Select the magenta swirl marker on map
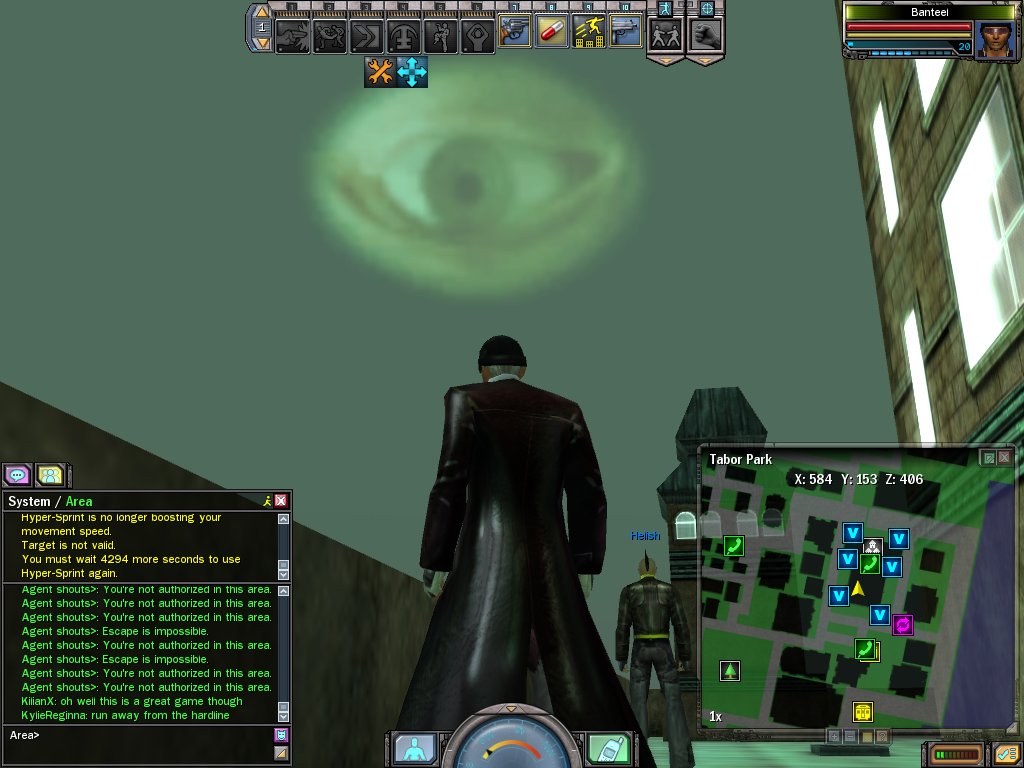The image size is (1024, 768). [903, 625]
